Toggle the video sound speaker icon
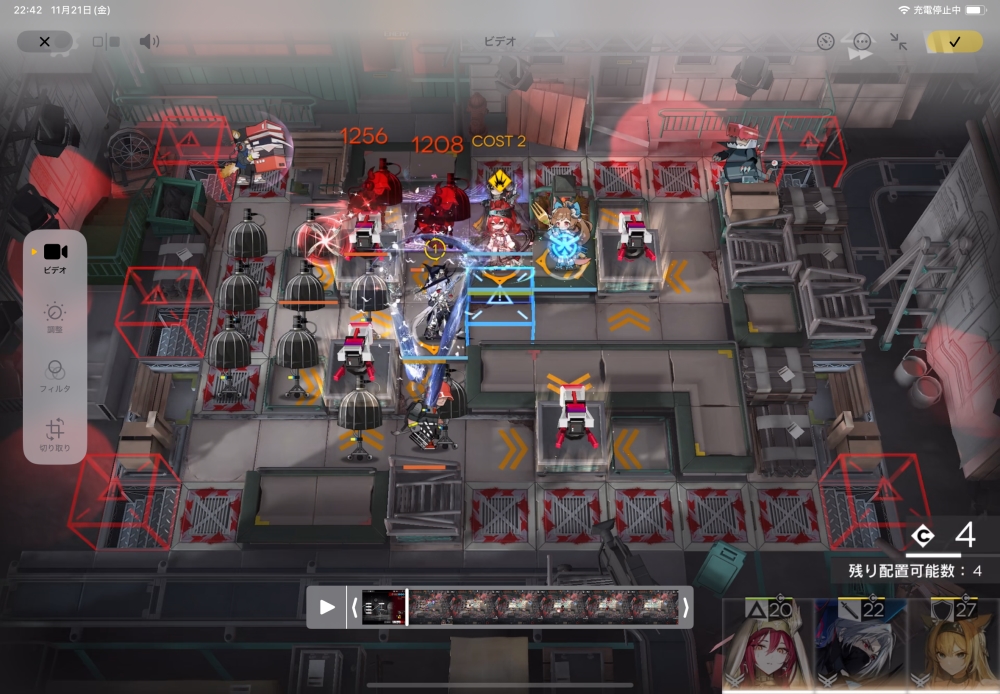Screen dimensions: 1000x694 click(149, 42)
